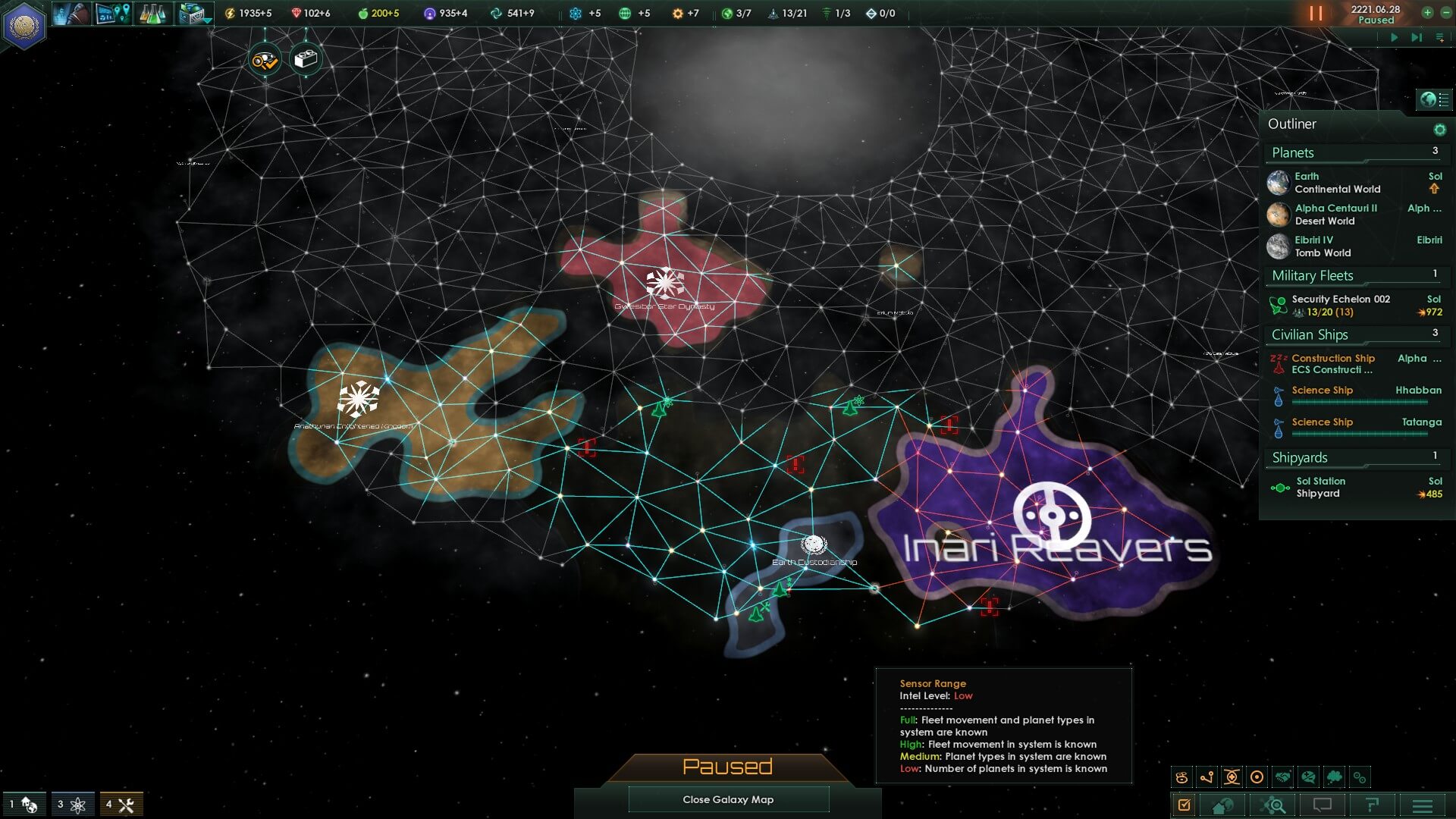Close the galaxy map

point(728,799)
